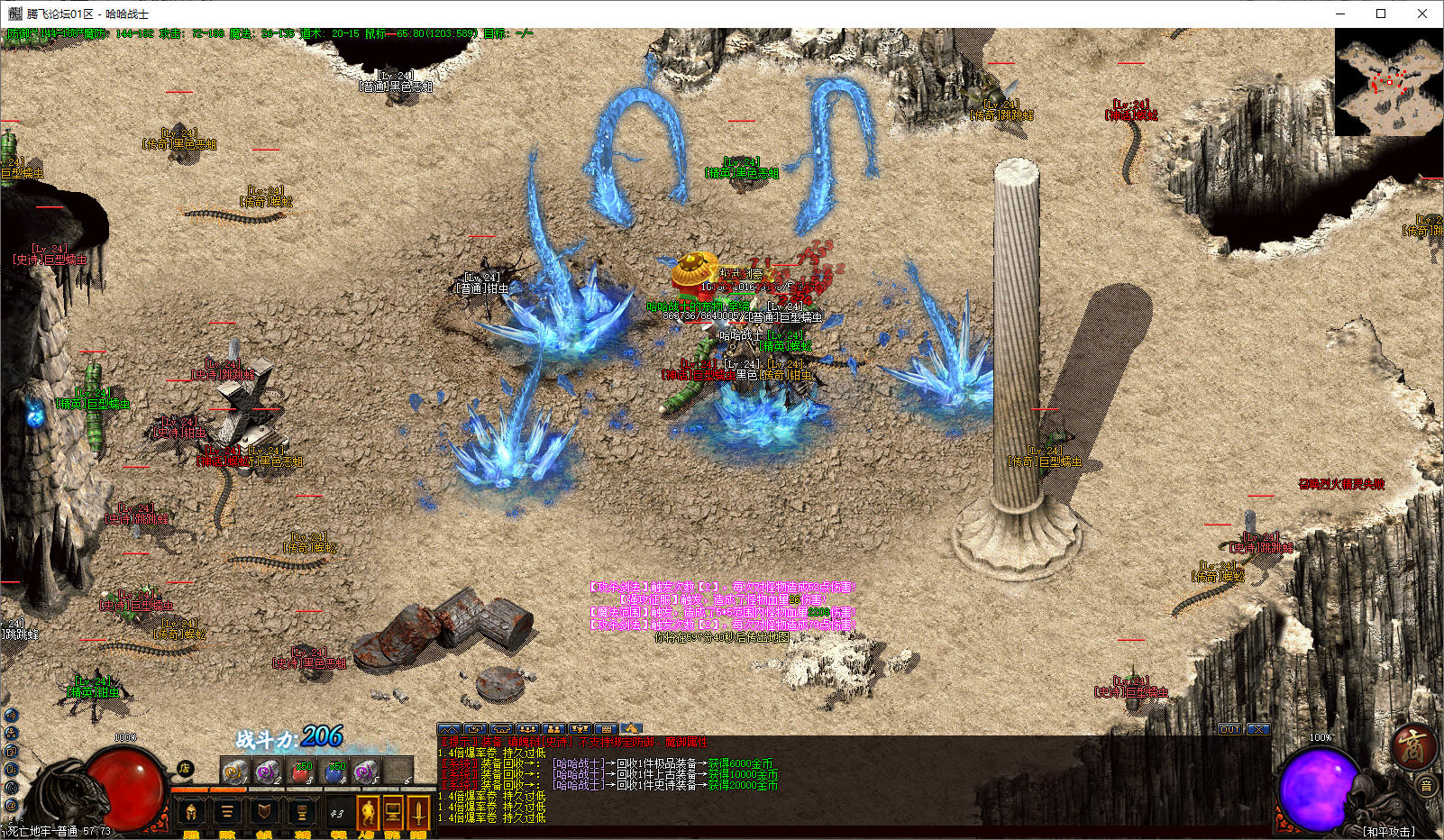Screen dimensions: 1444x840
Task: Select the purple swirl scroll in slot 2
Action: (268, 772)
